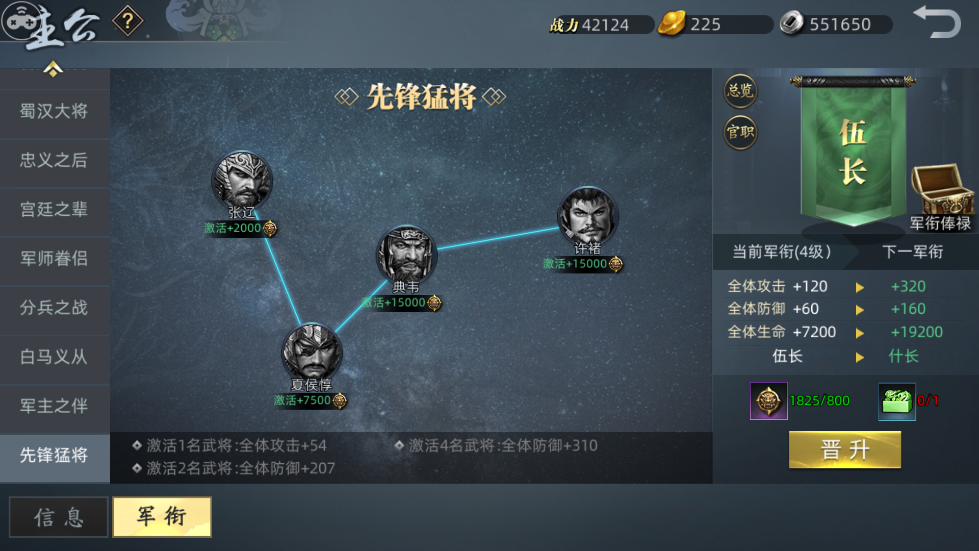The image size is (979, 551).
Task: Open the 军主之伴 category
Action: 54,405
